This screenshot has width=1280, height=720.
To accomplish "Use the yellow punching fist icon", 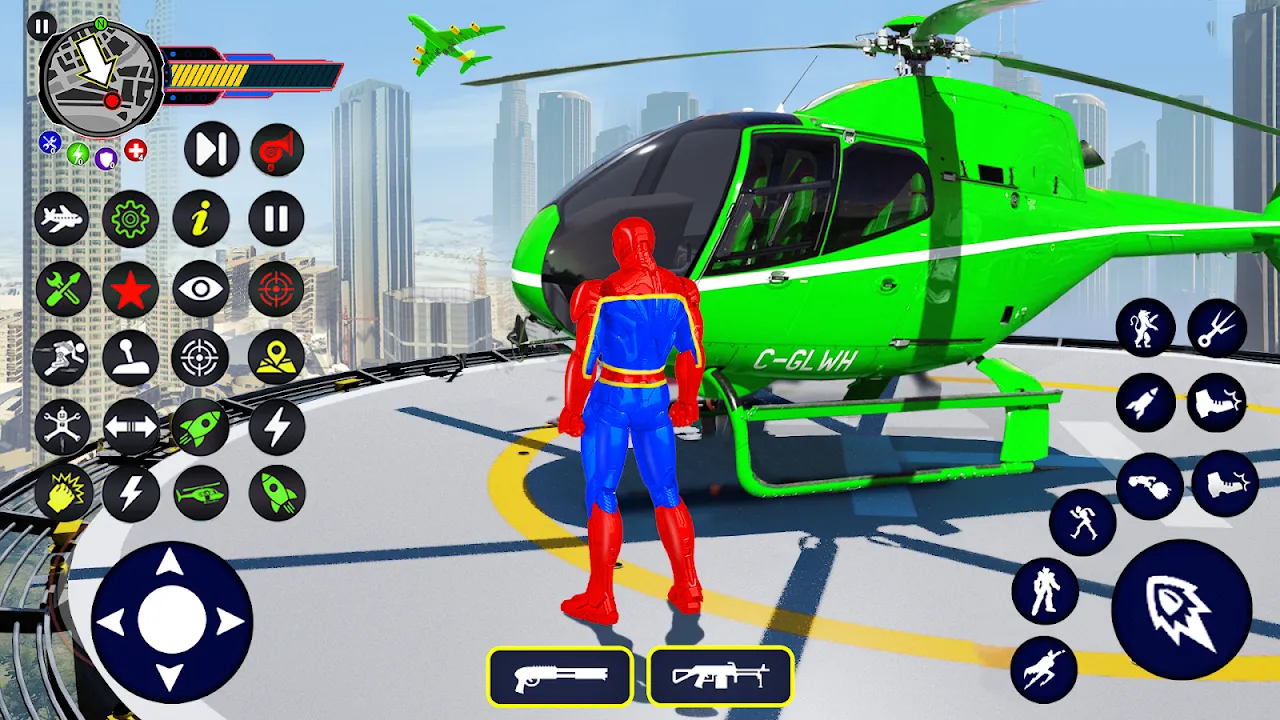I will coord(63,493).
